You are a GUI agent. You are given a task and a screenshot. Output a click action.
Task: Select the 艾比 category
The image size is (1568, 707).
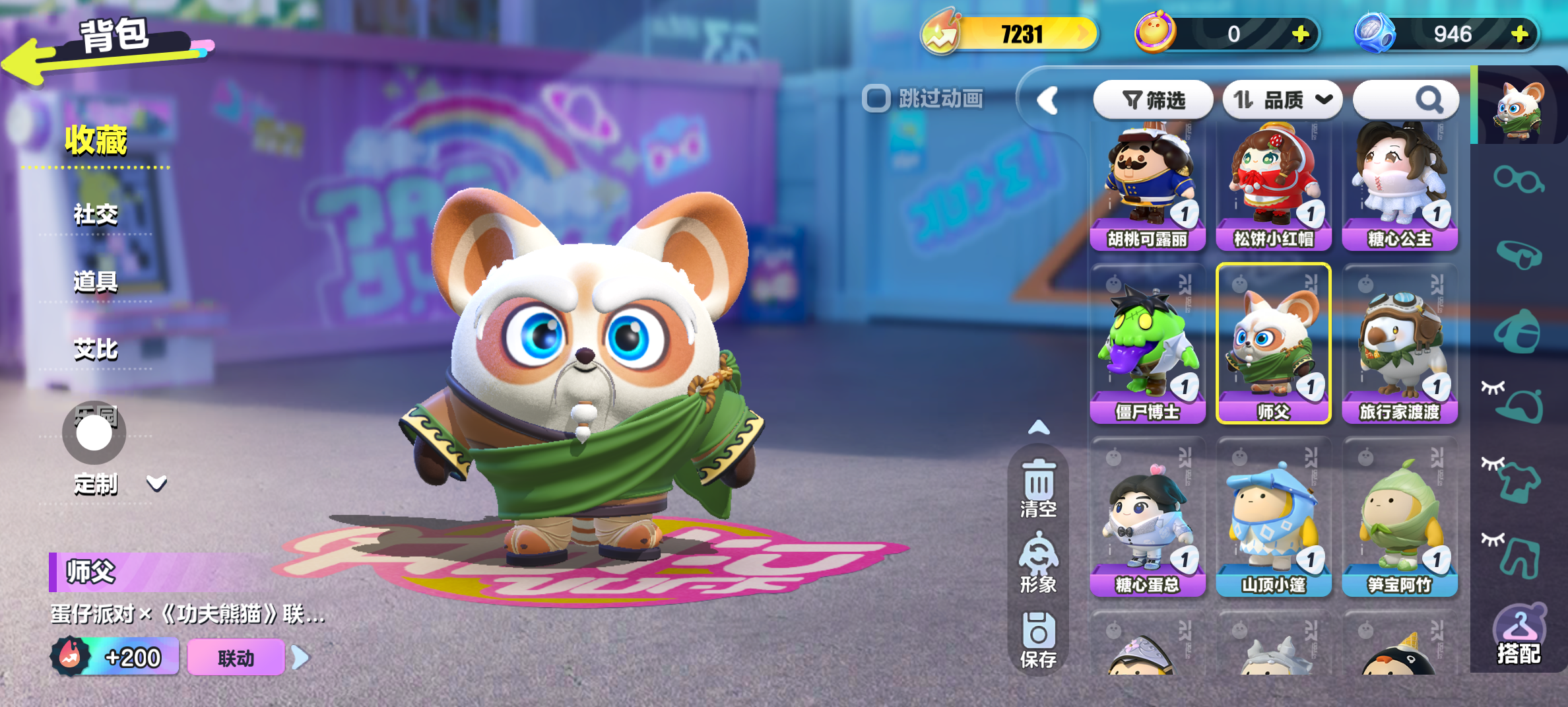(96, 349)
